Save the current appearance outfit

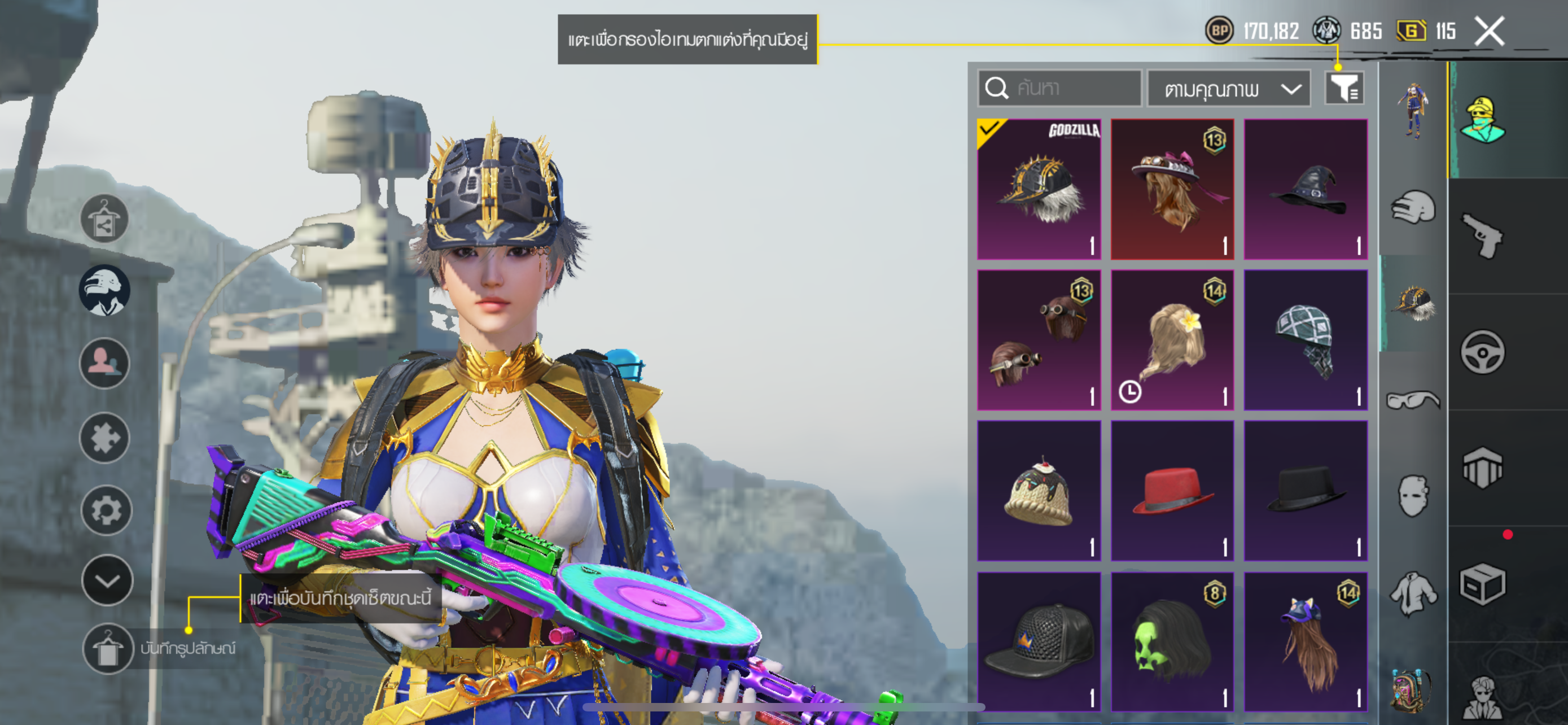coord(108,648)
